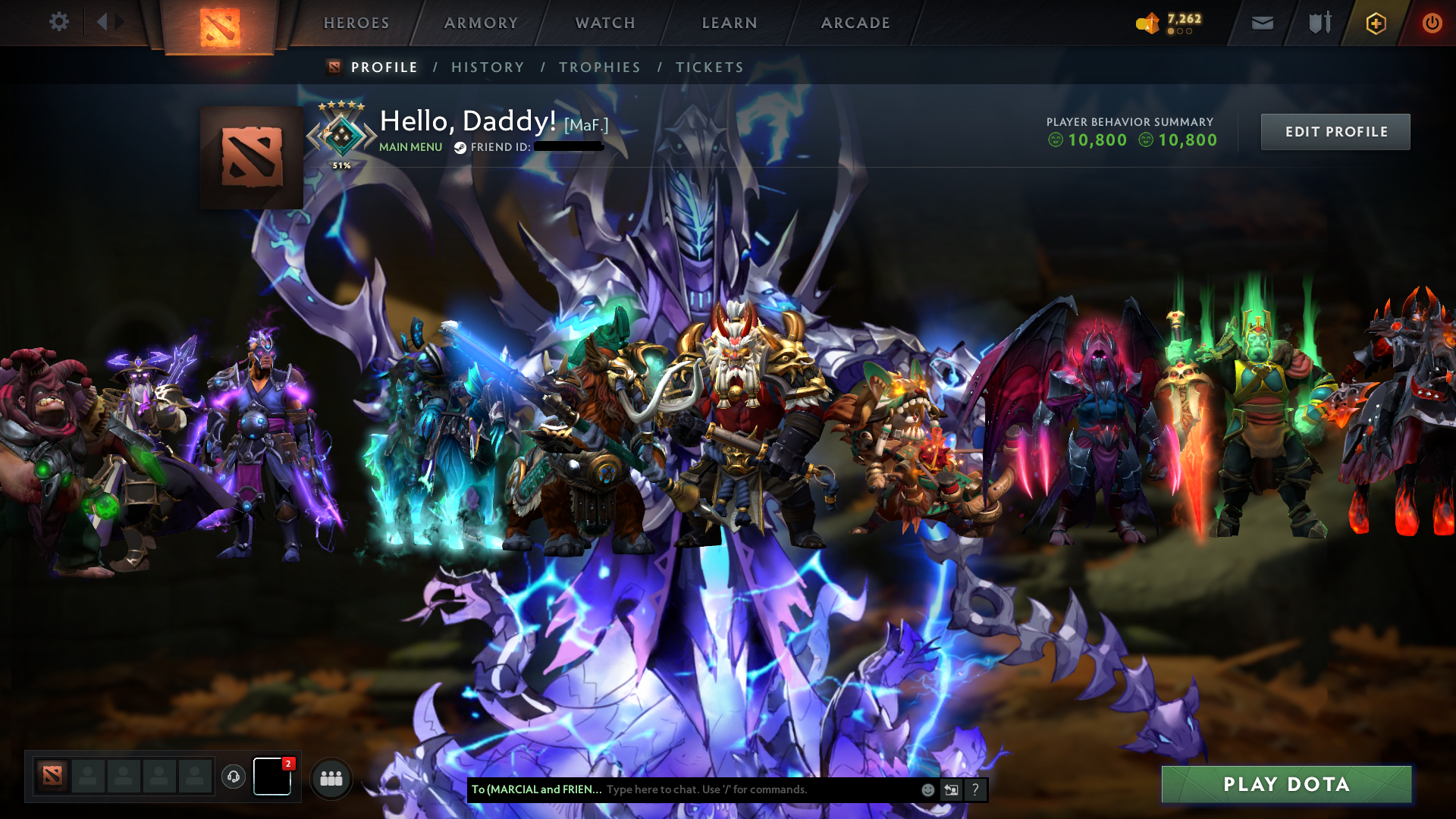The height and width of the screenshot is (819, 1456).
Task: Click the settings gear icon
Action: (59, 22)
